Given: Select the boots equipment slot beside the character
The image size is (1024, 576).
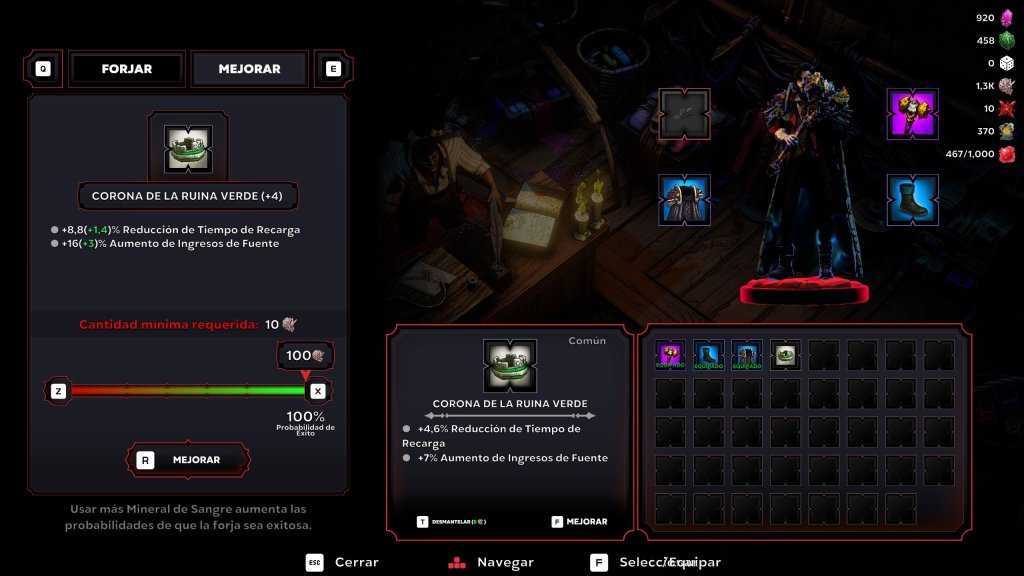Looking at the screenshot, I should coord(912,199).
